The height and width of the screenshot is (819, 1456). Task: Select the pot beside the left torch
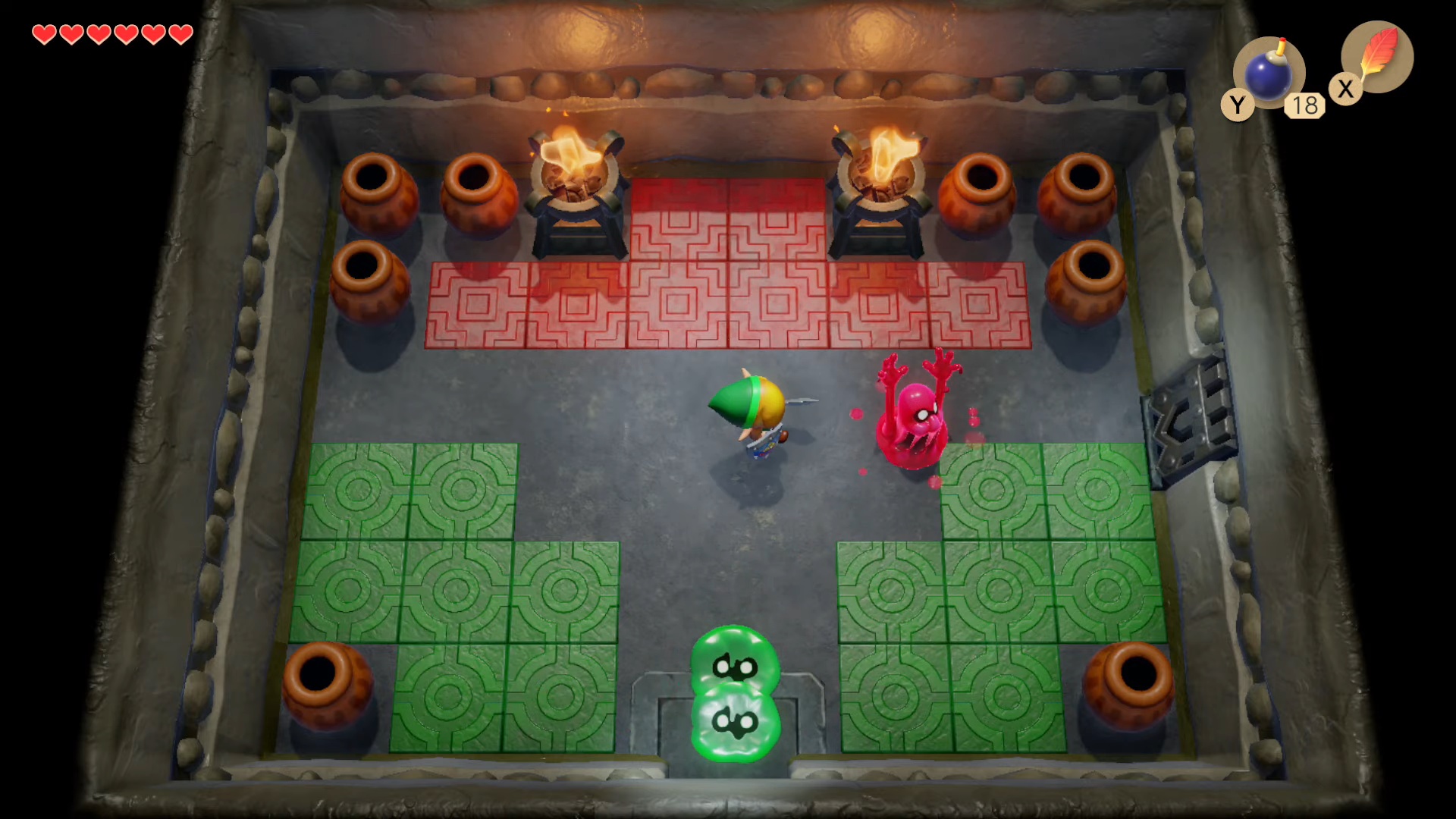click(478, 190)
